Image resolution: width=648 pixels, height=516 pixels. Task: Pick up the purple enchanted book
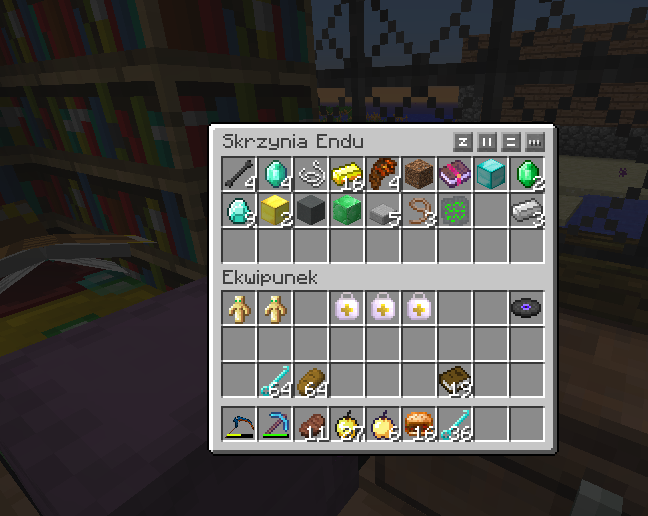[455, 174]
